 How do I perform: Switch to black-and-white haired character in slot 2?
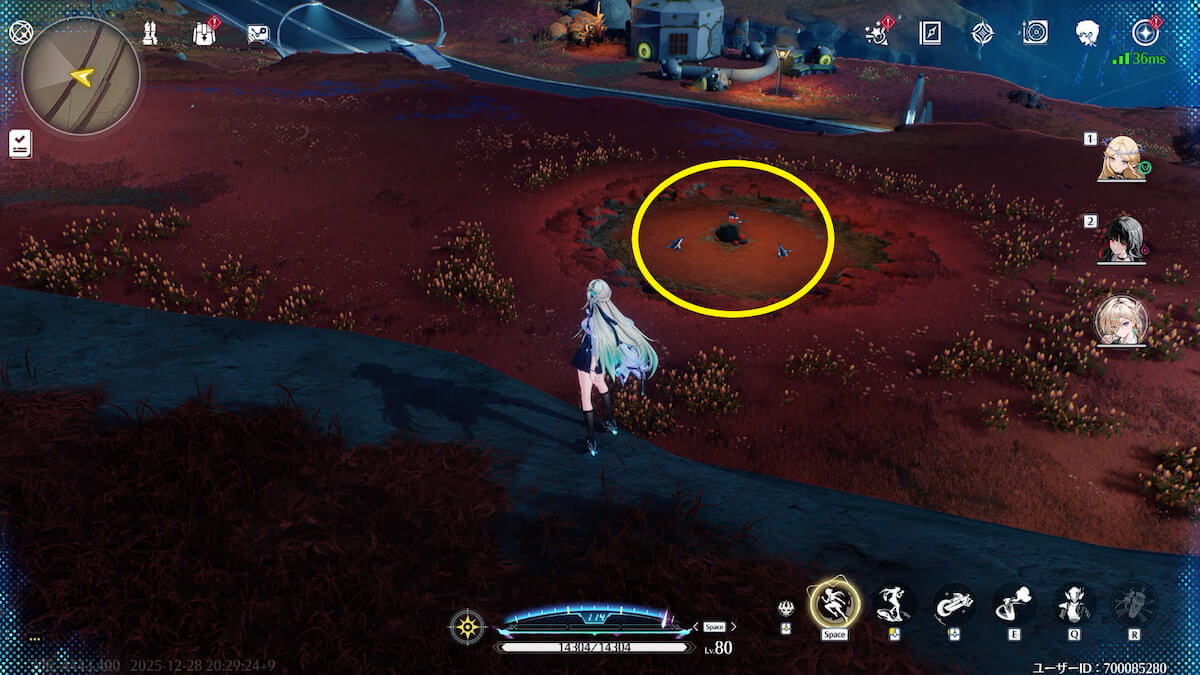[1120, 239]
